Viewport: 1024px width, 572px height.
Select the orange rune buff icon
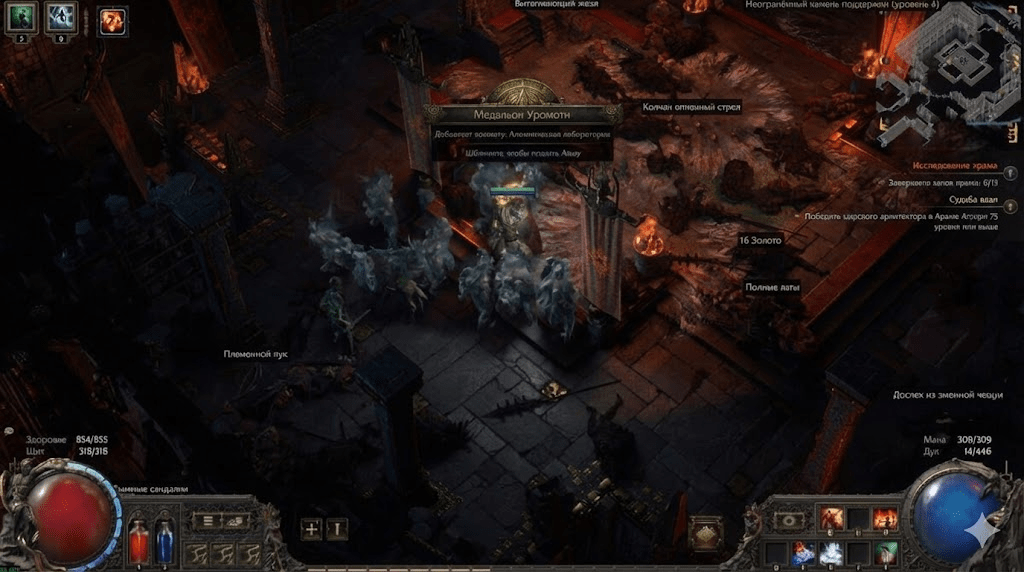(112, 20)
